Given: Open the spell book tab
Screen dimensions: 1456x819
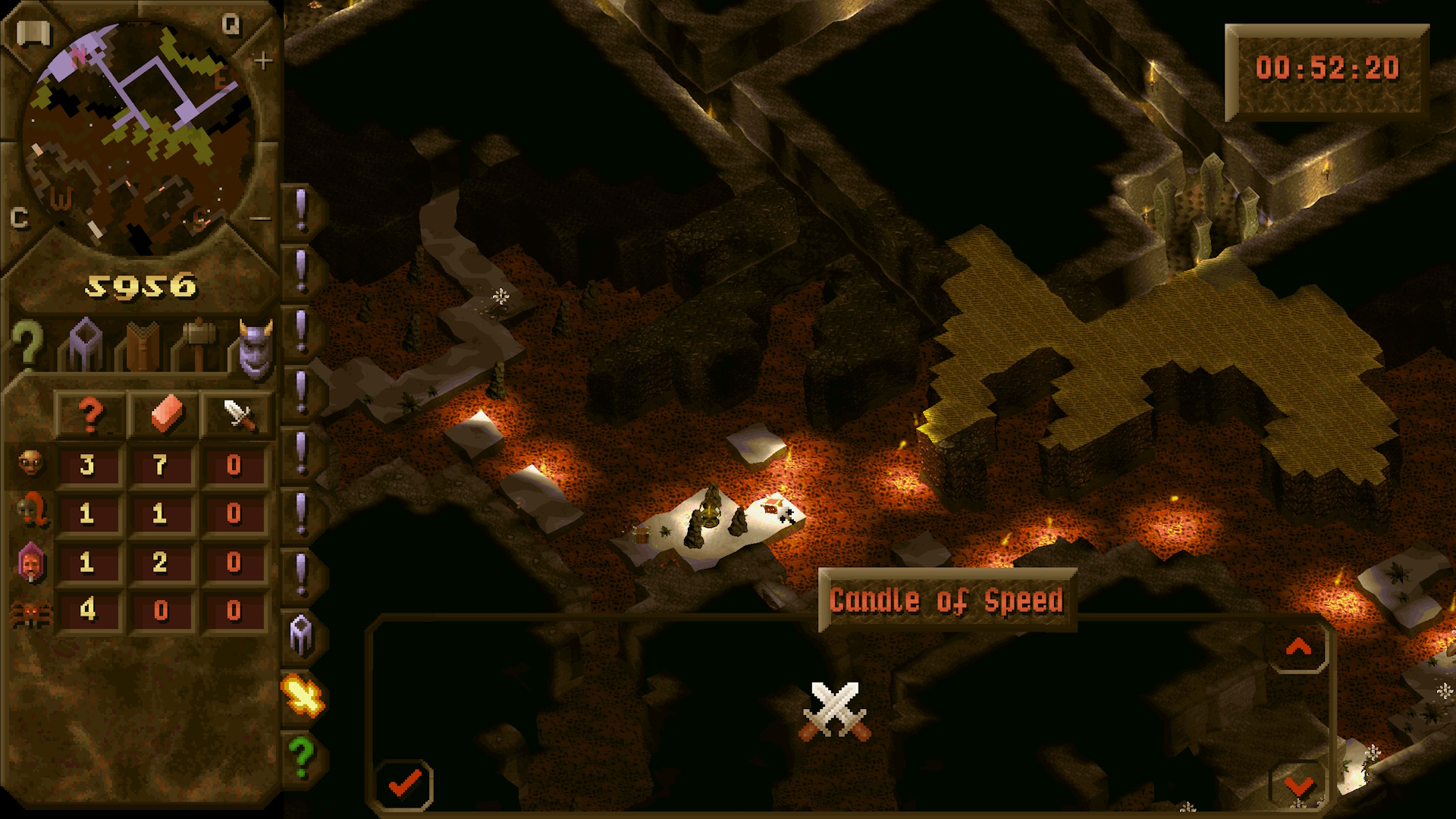Looking at the screenshot, I should click(142, 347).
